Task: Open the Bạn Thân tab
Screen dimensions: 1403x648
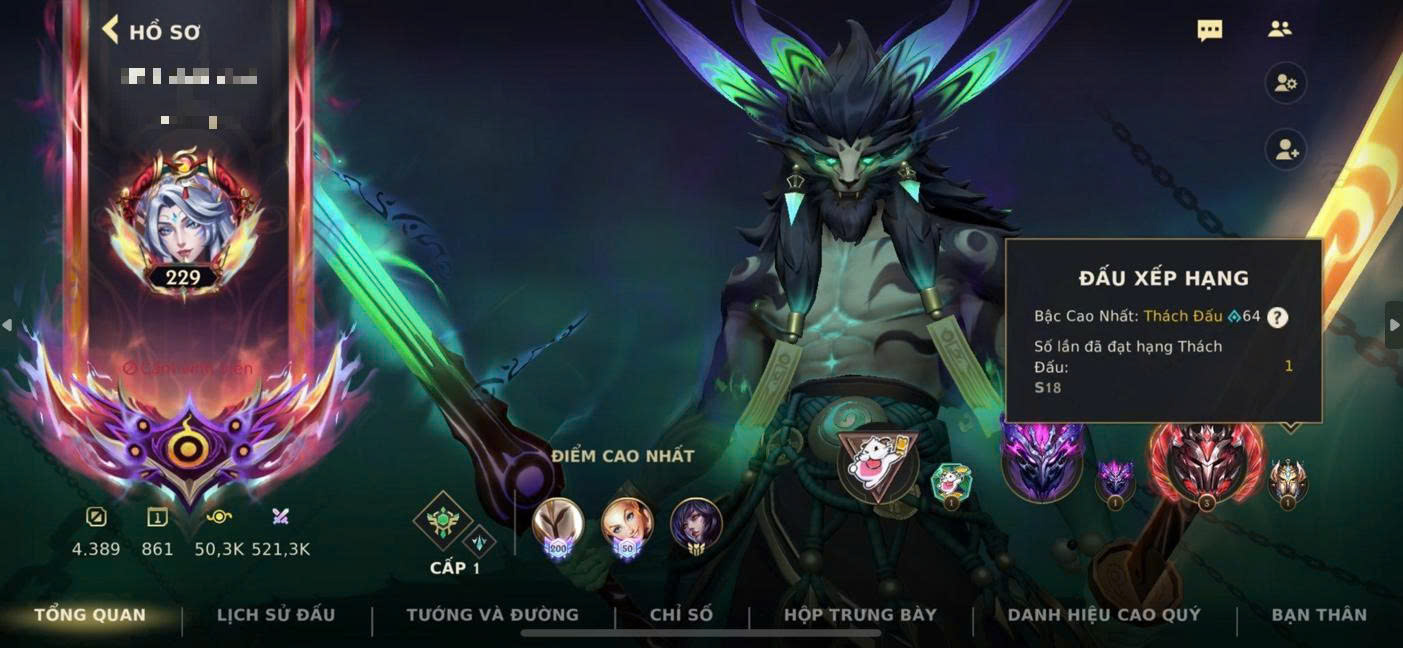Action: point(1319,615)
